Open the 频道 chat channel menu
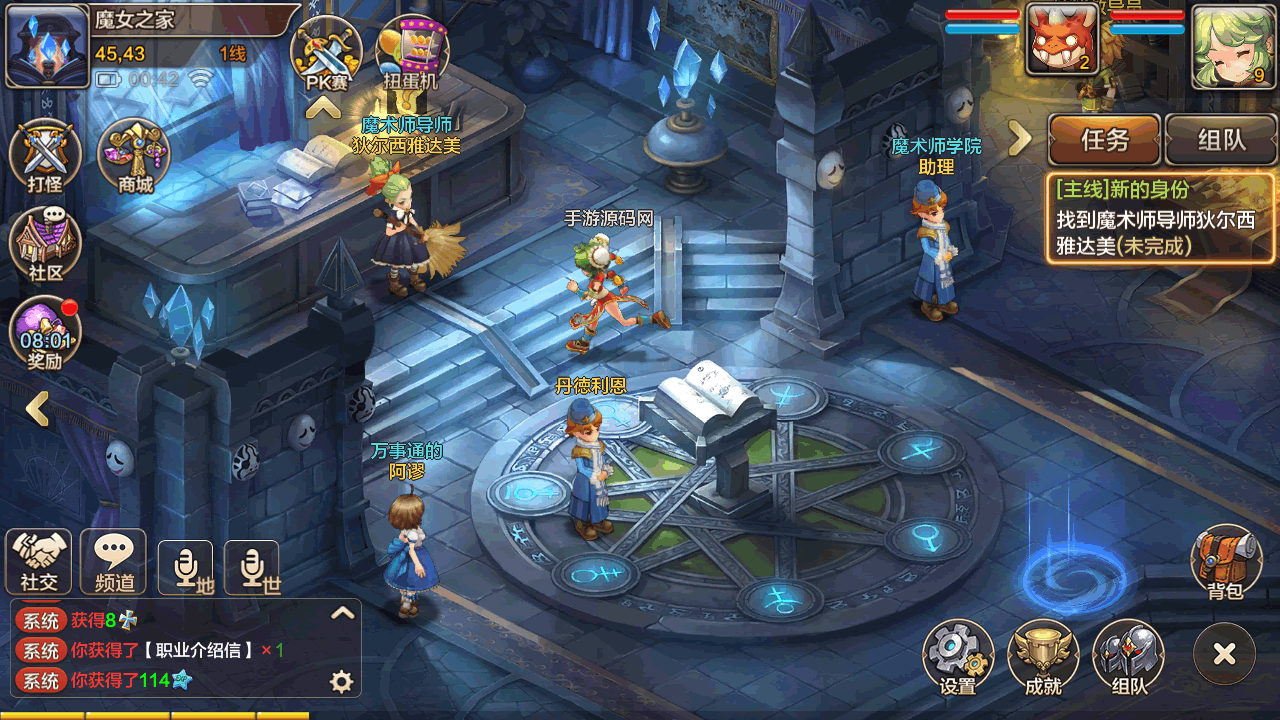 click(113, 561)
